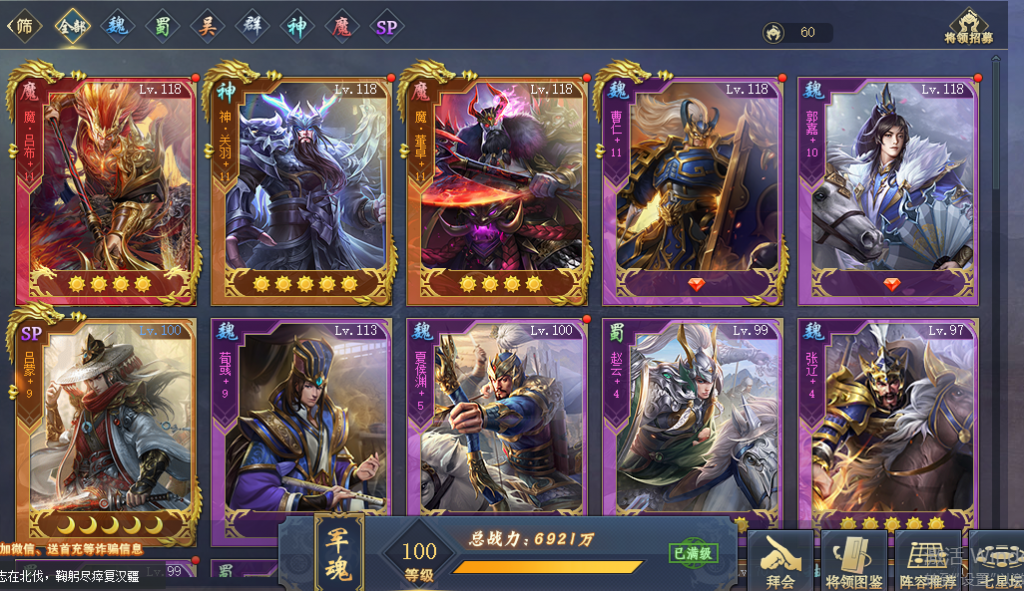Open 阵容推荐 lineup recommendations

click(x=927, y=562)
